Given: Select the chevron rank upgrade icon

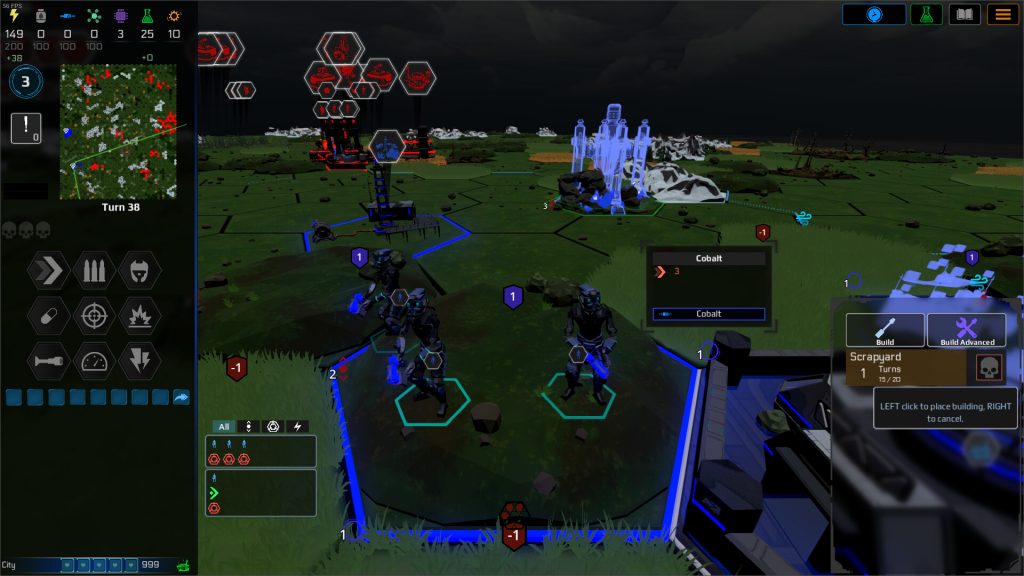Looking at the screenshot, I should click(x=48, y=269).
